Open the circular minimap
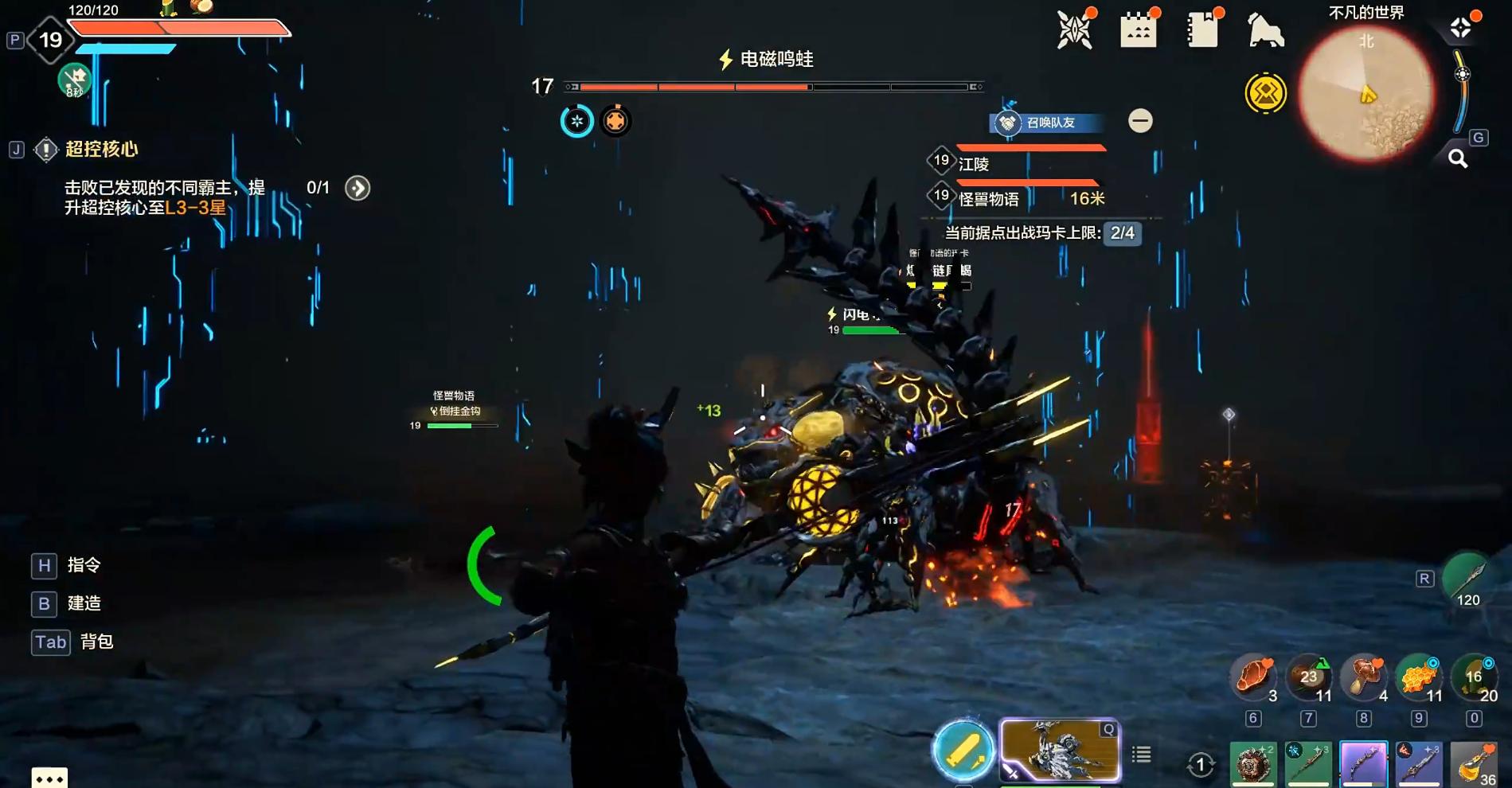 point(1366,94)
